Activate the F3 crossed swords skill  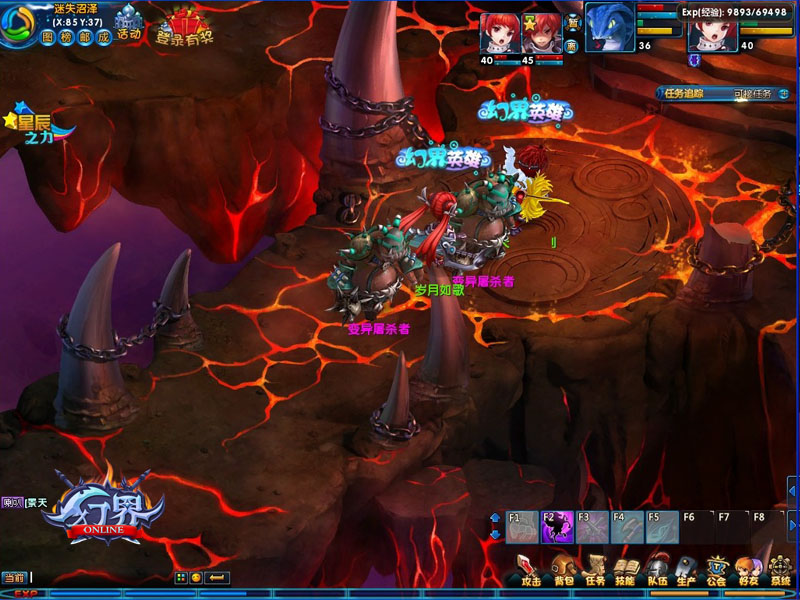[591, 527]
